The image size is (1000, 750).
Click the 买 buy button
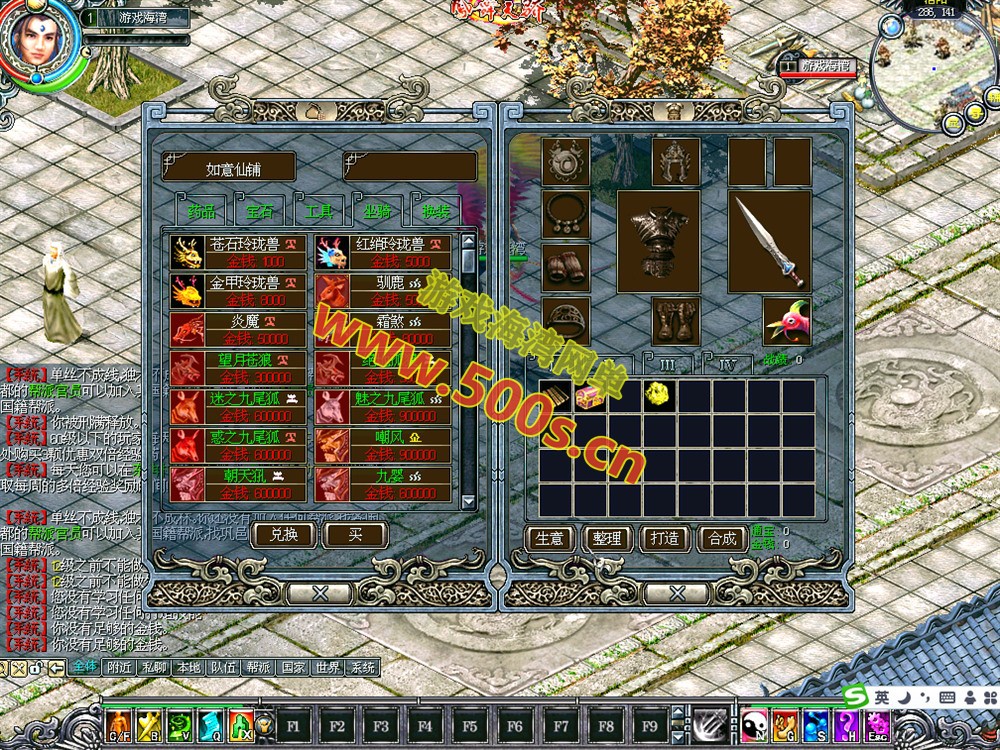355,535
